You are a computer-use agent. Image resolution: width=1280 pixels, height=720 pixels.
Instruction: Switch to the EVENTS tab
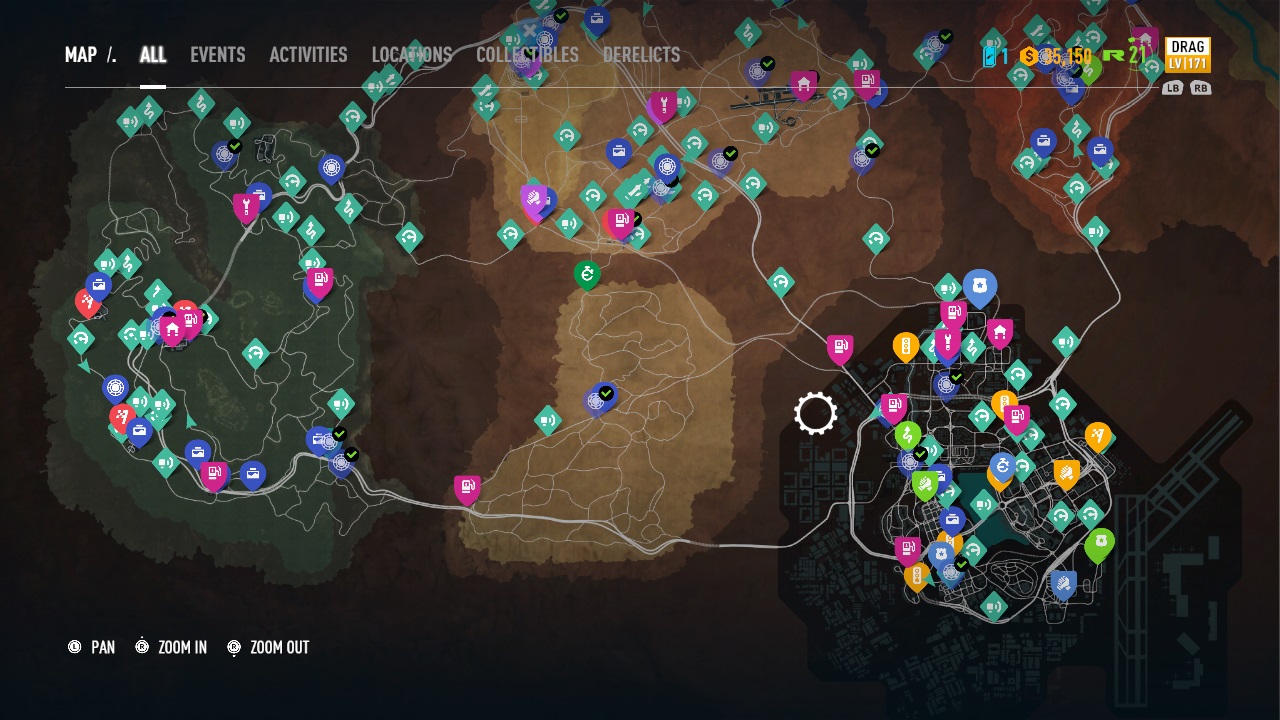[x=217, y=55]
